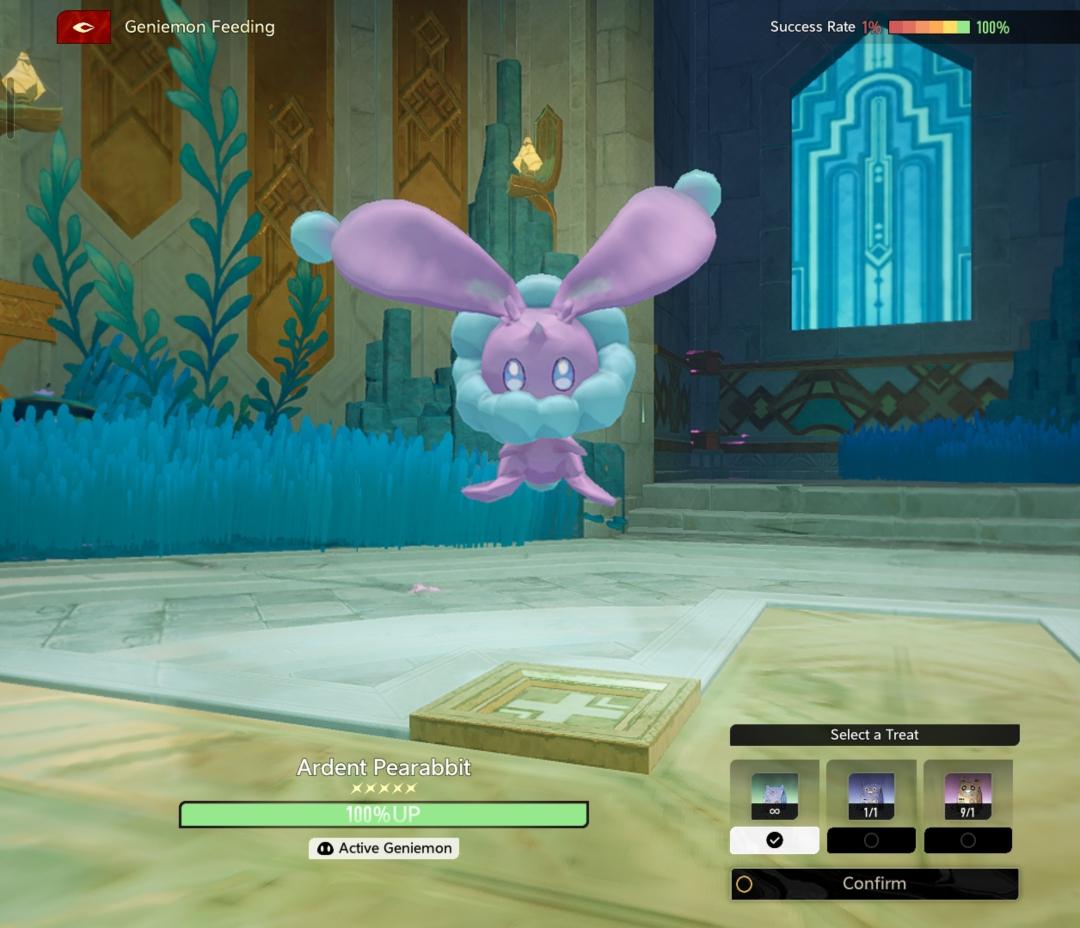Click the Active Geniemon tag

pos(384,848)
